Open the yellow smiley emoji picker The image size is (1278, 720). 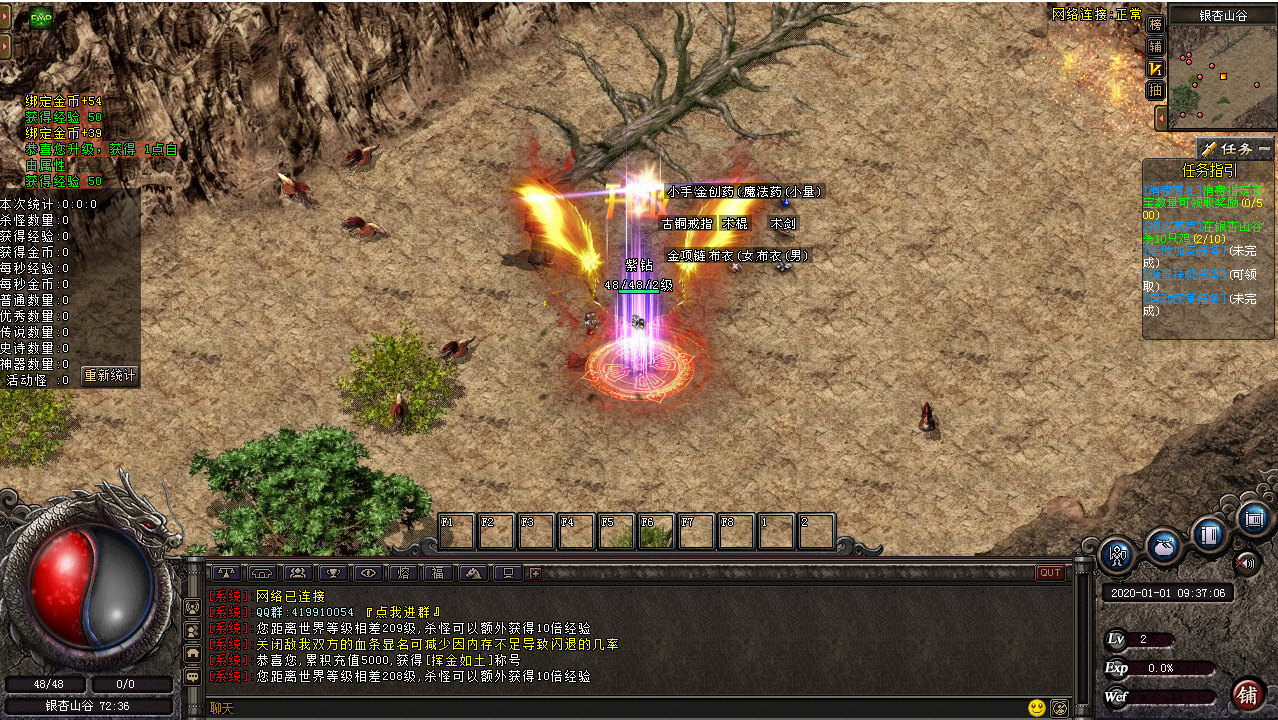1036,708
